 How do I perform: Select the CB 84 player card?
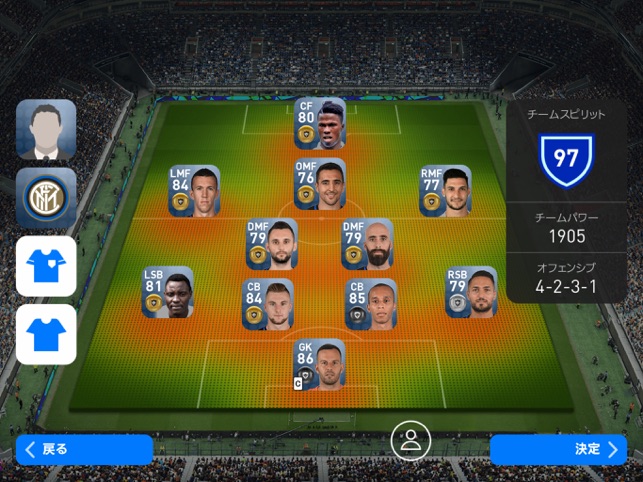point(268,305)
